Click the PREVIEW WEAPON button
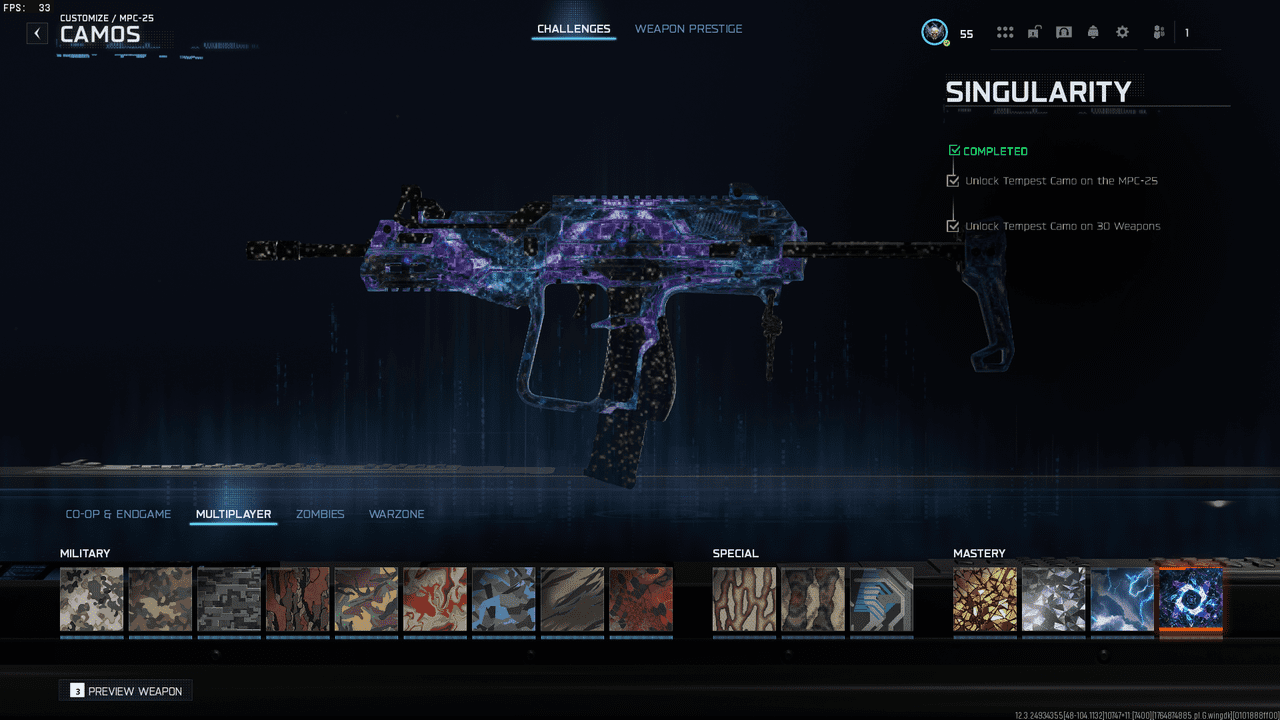This screenshot has width=1280, height=720. 125,690
